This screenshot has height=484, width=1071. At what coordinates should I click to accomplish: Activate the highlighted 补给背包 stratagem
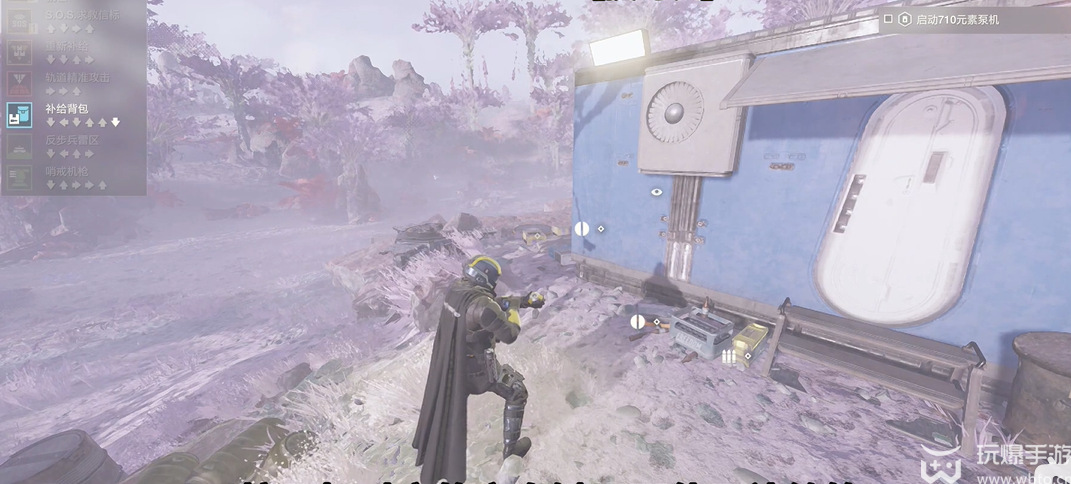pos(66,109)
